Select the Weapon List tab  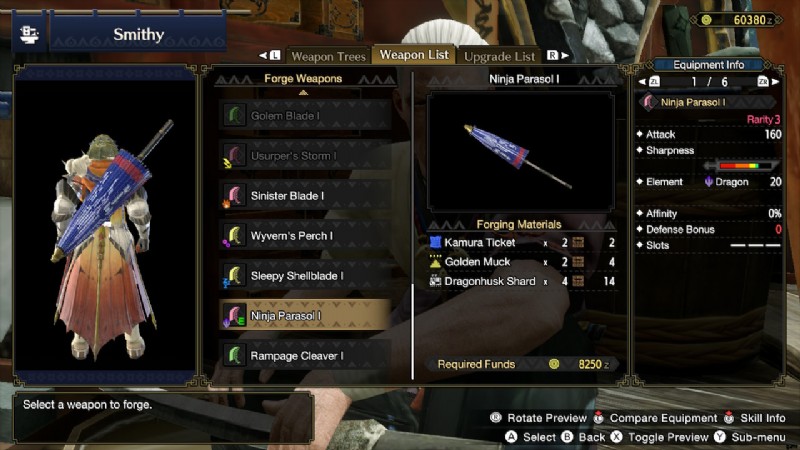coord(414,54)
